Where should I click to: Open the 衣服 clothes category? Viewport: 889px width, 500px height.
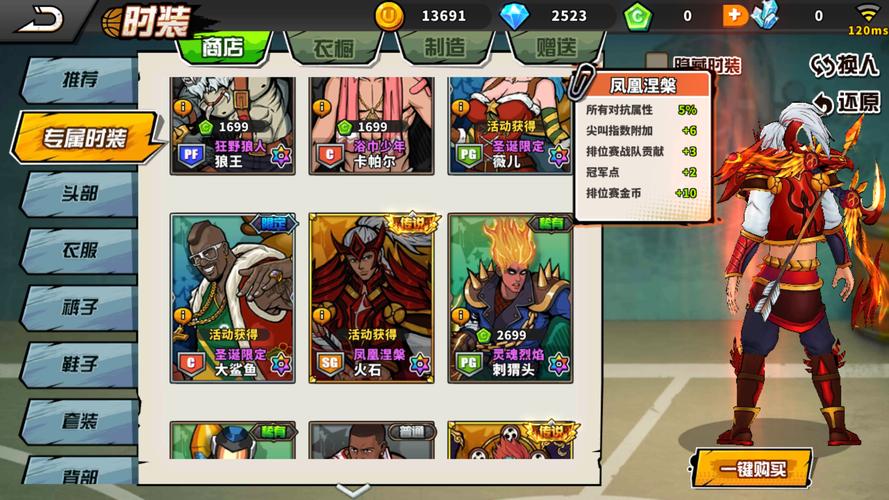click(78, 249)
